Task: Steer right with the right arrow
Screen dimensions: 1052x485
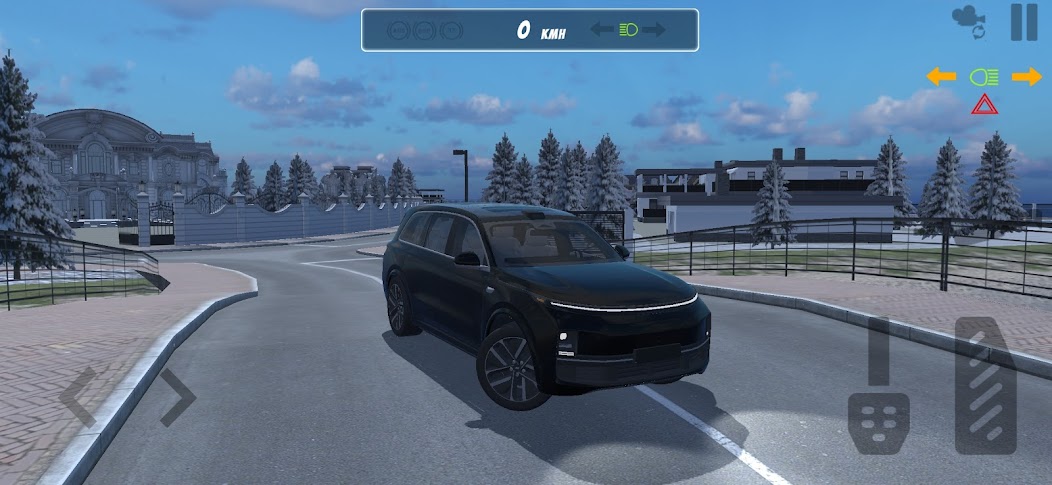Action: click(176, 397)
